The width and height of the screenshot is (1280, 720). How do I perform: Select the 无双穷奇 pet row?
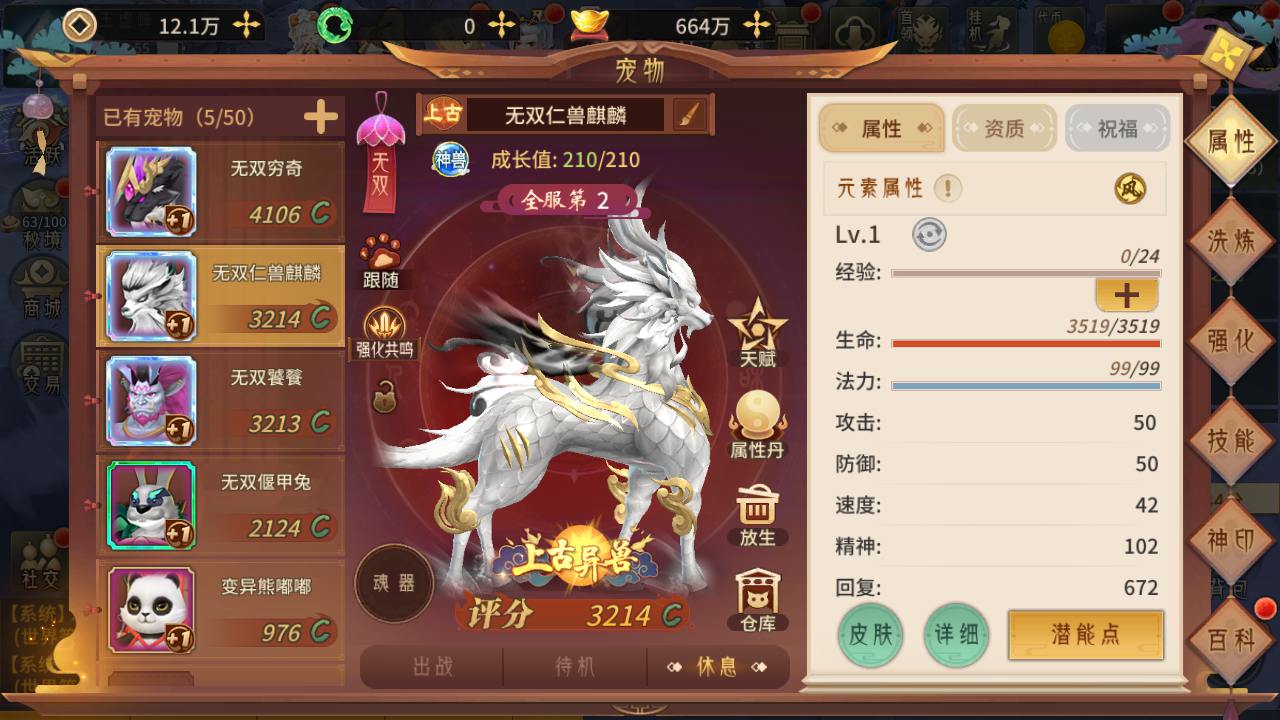[x=220, y=192]
